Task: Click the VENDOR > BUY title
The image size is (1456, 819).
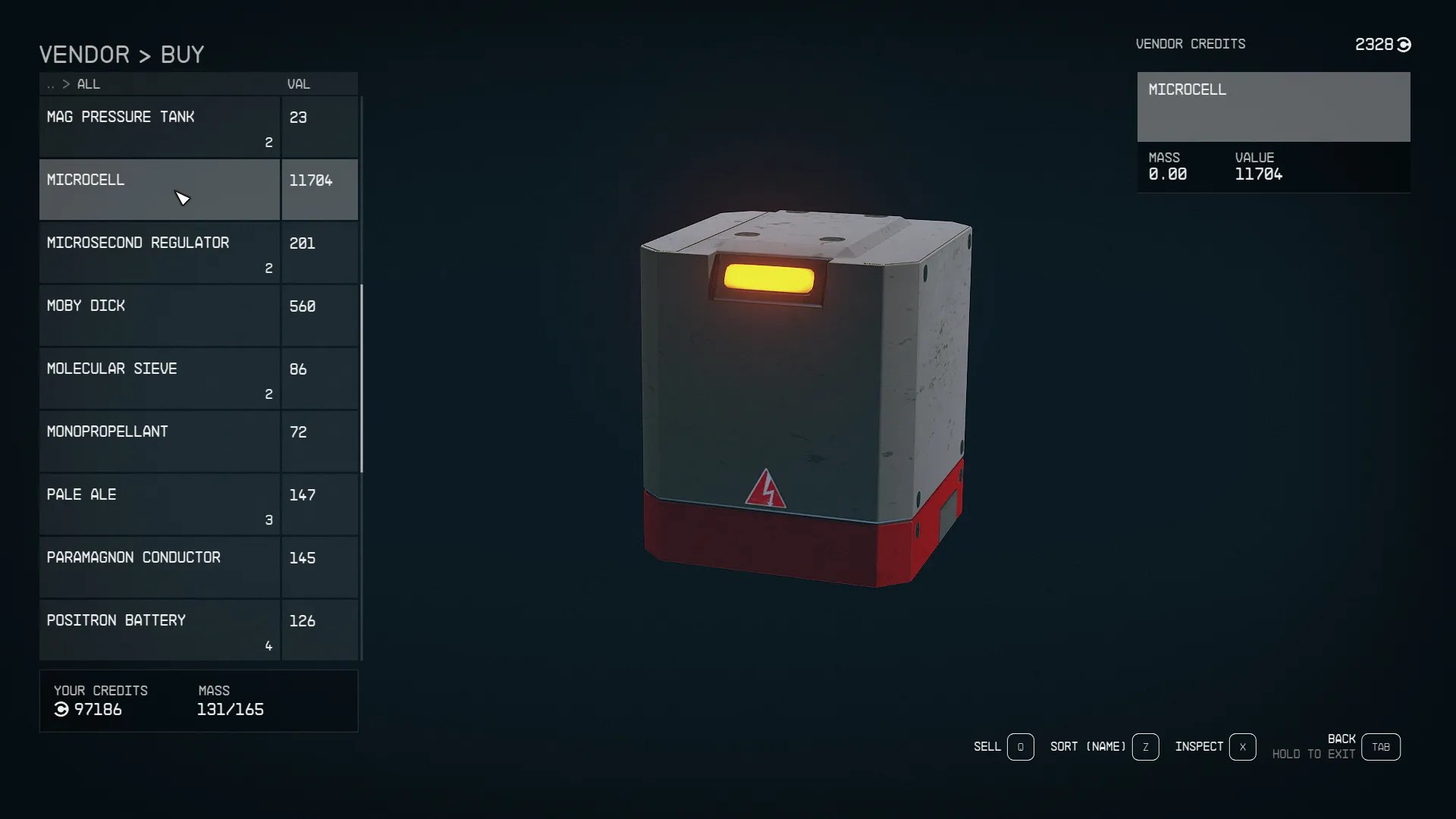Action: tap(121, 53)
